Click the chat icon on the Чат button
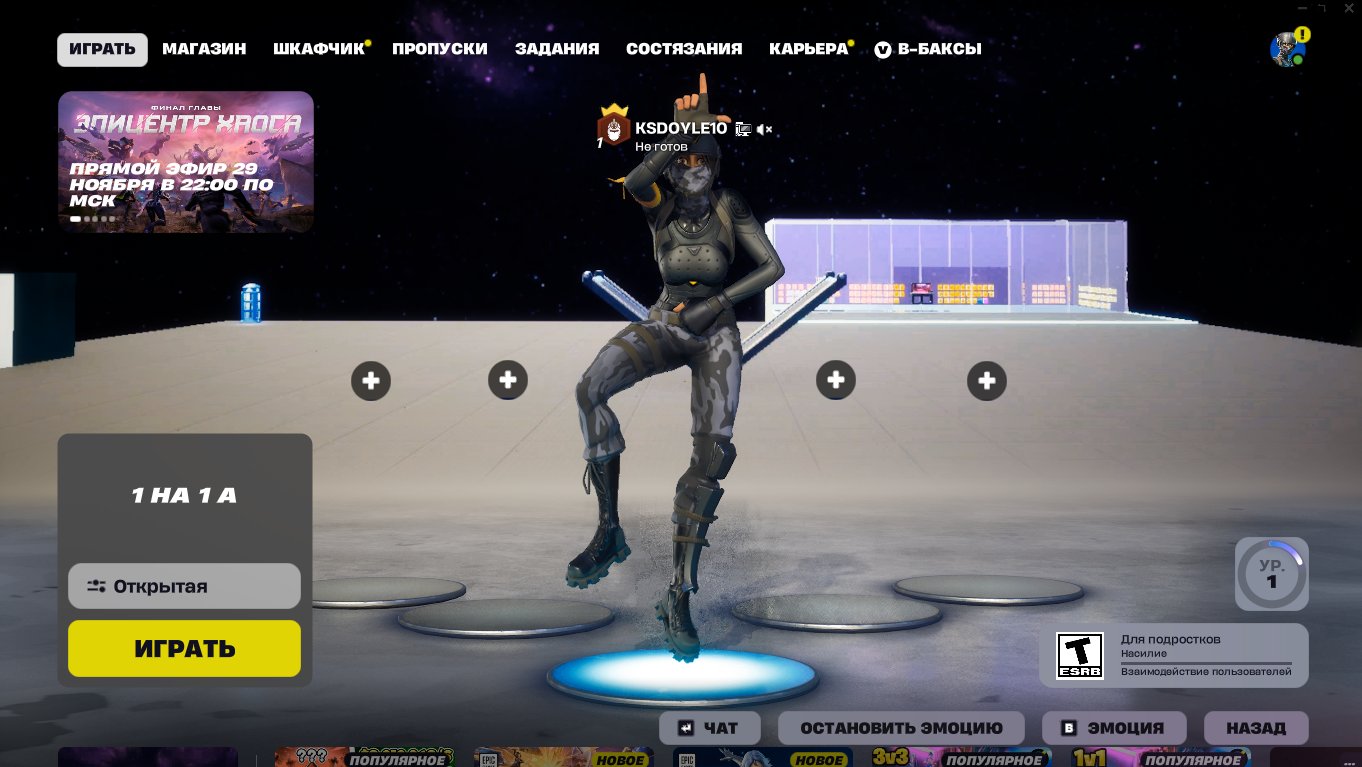The image size is (1362, 767). pos(687,728)
